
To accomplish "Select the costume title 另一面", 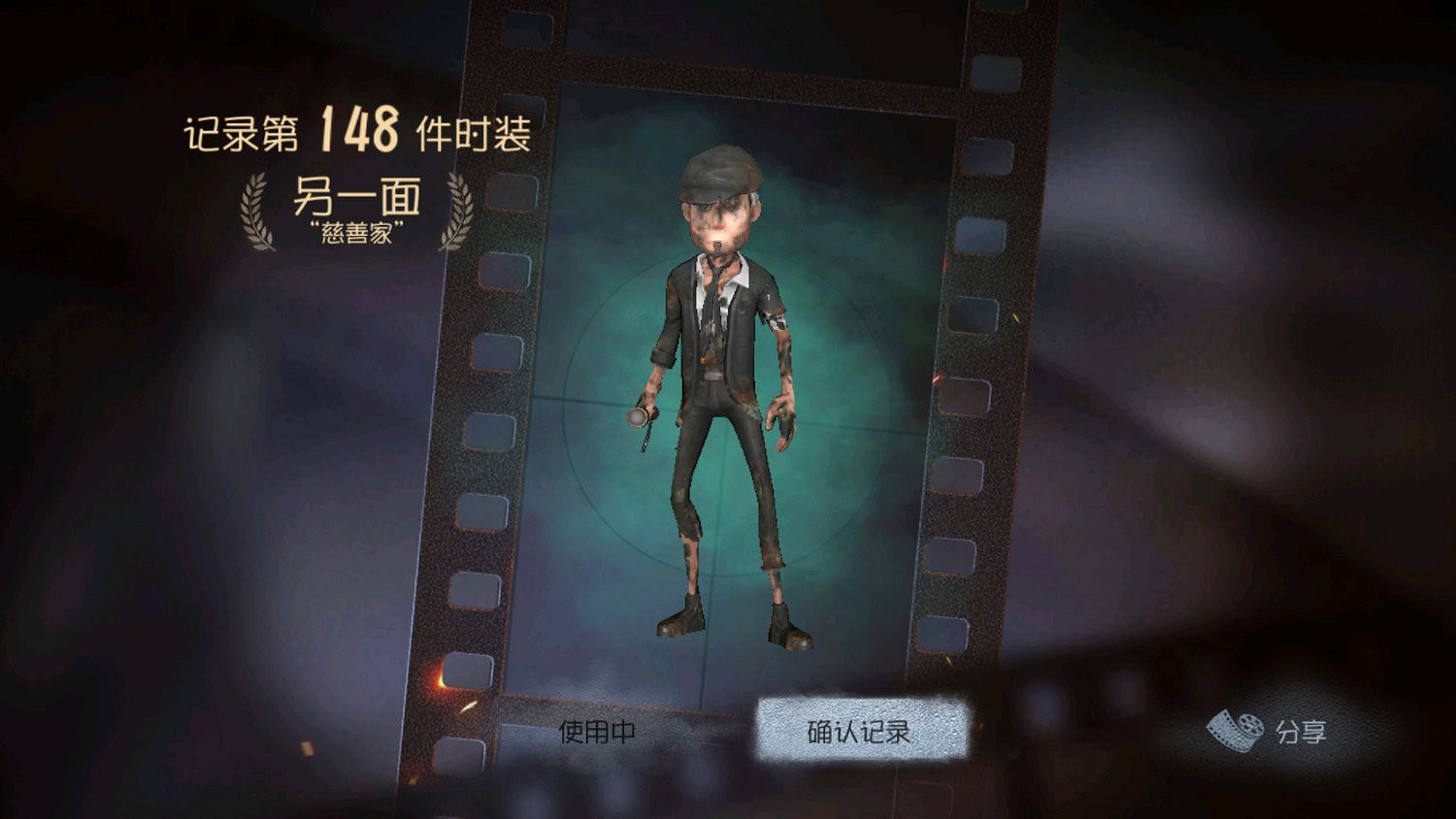I will coord(354,197).
